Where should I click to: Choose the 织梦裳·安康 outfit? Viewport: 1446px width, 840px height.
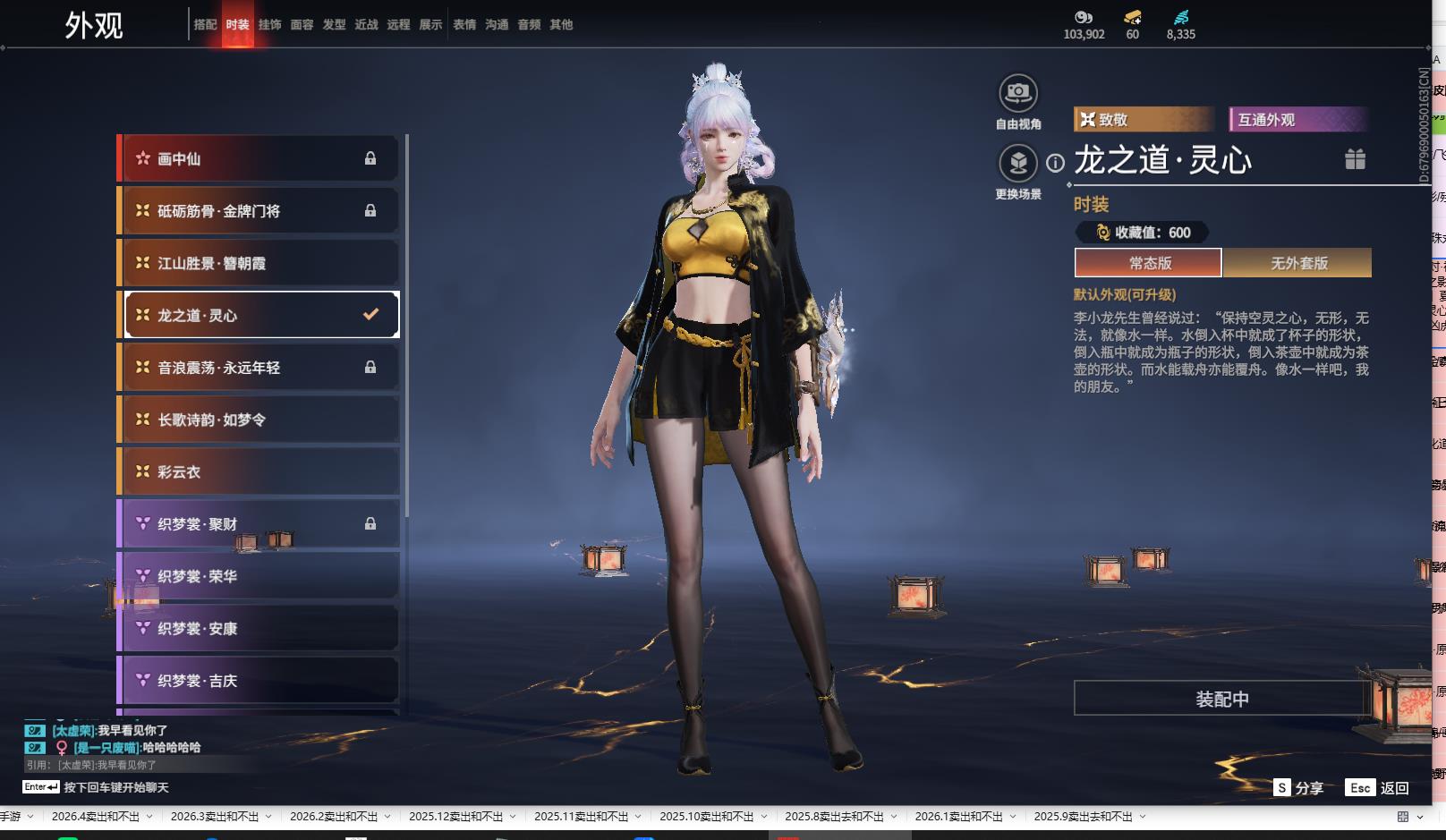tap(259, 629)
